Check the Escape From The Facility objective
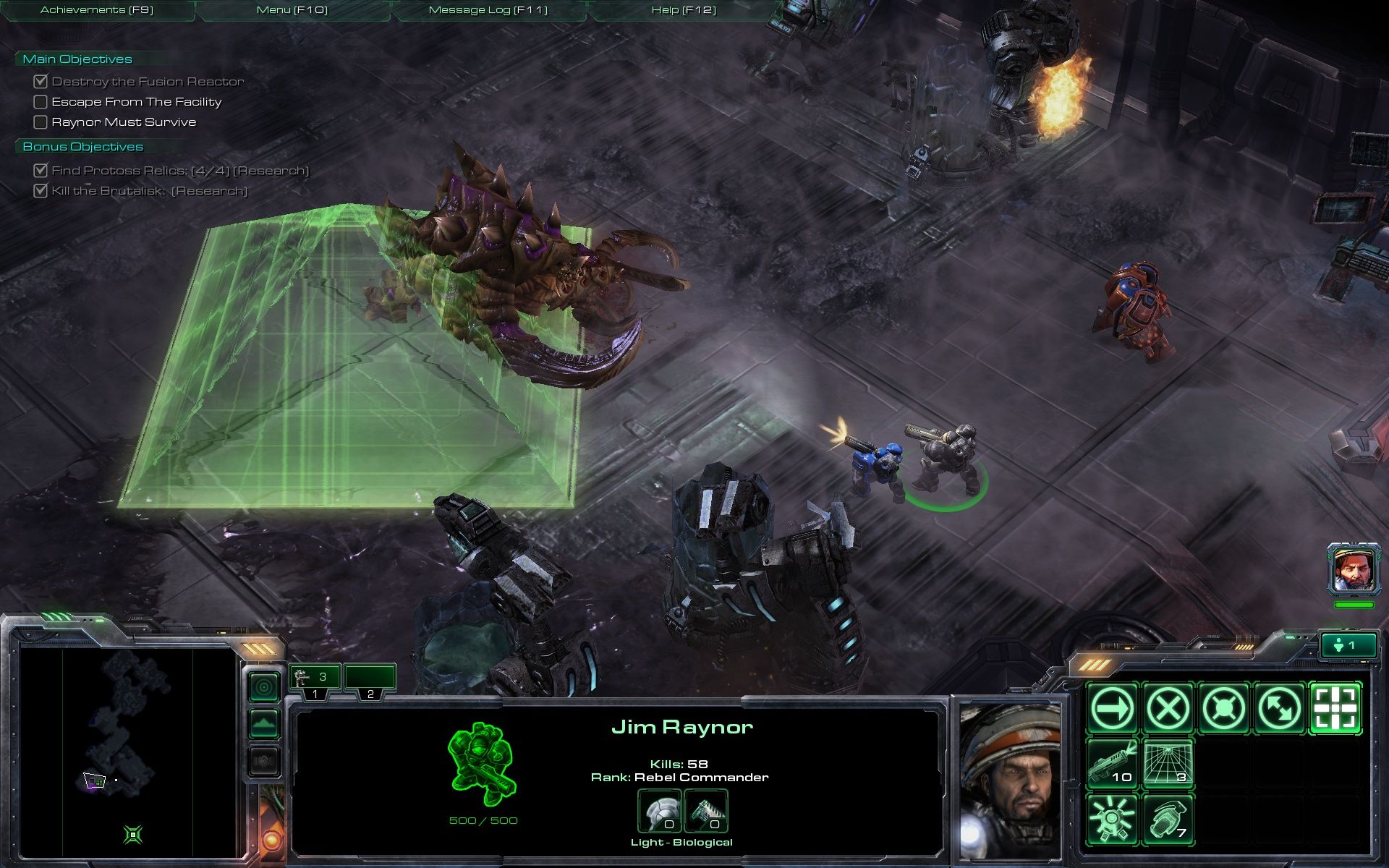The image size is (1389, 868). pyautogui.click(x=41, y=101)
